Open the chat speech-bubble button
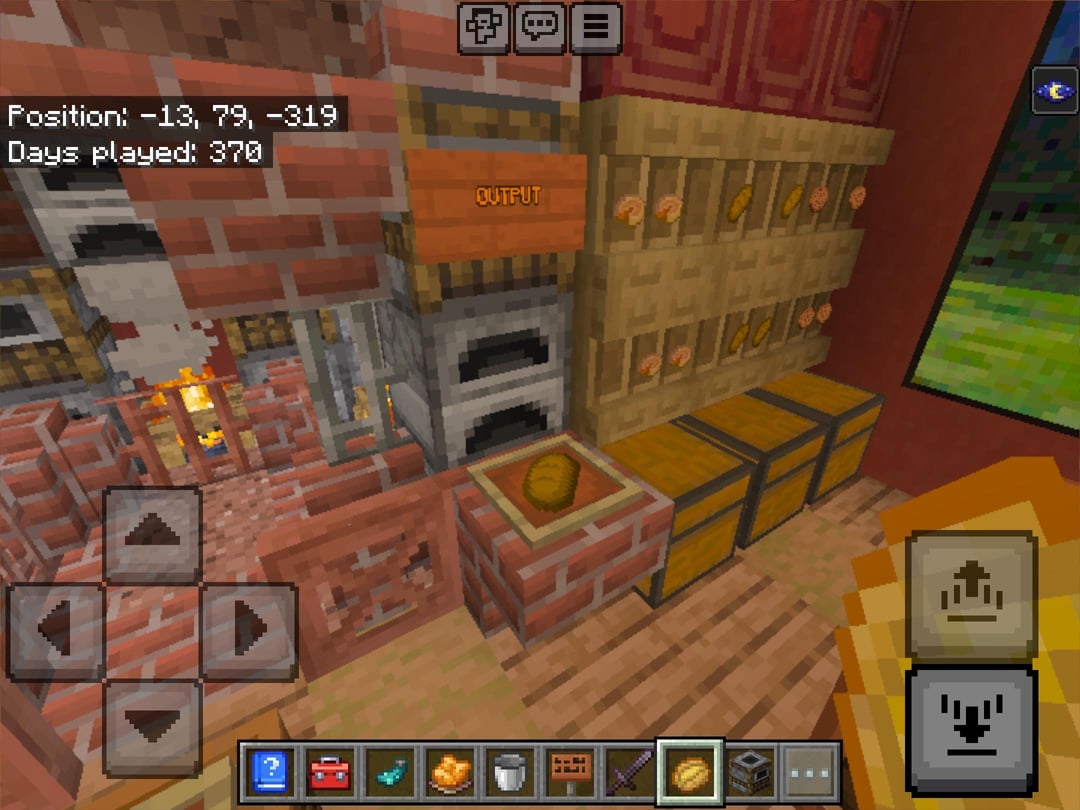 point(539,27)
